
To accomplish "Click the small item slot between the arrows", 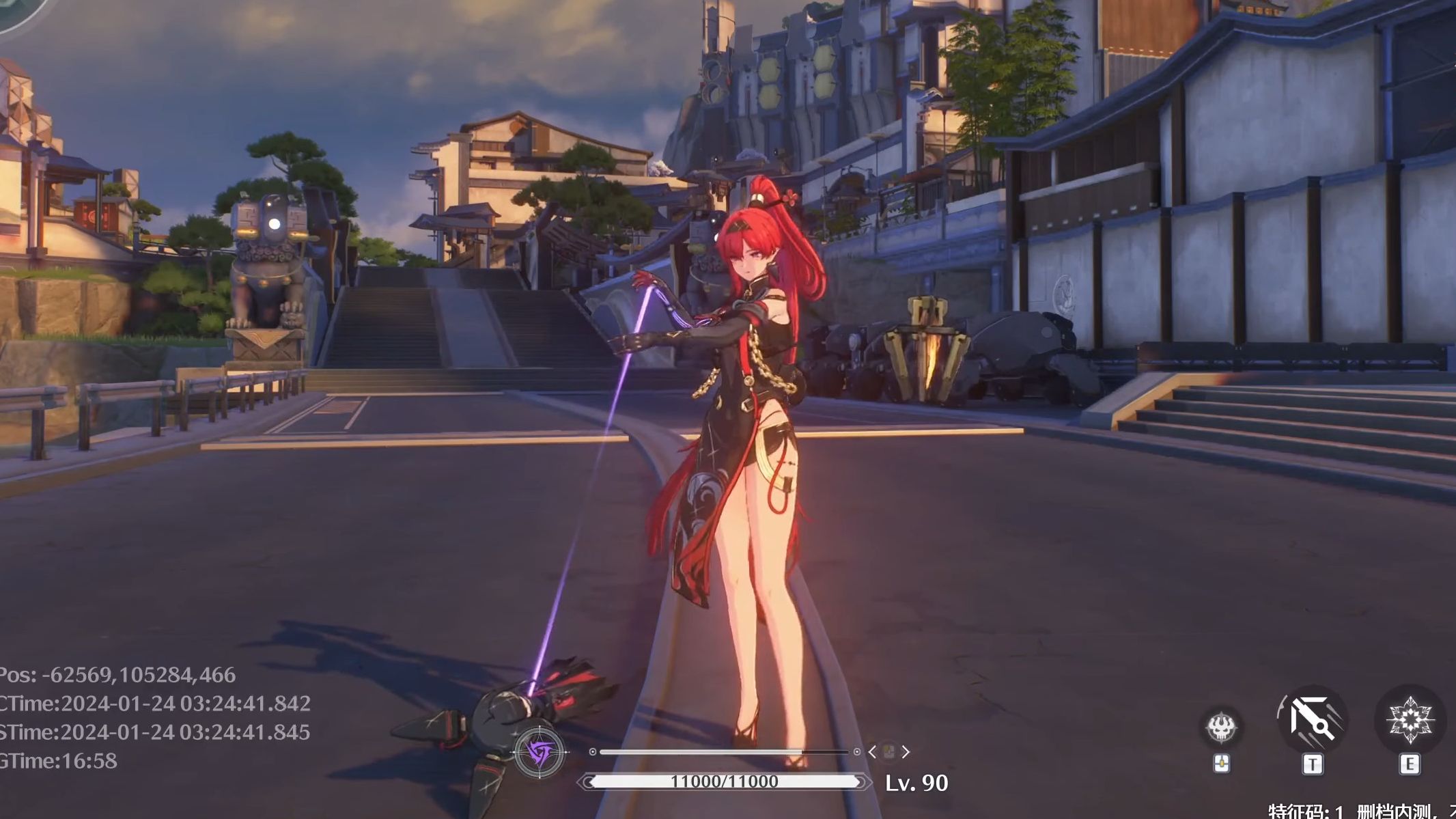I will click(x=888, y=752).
